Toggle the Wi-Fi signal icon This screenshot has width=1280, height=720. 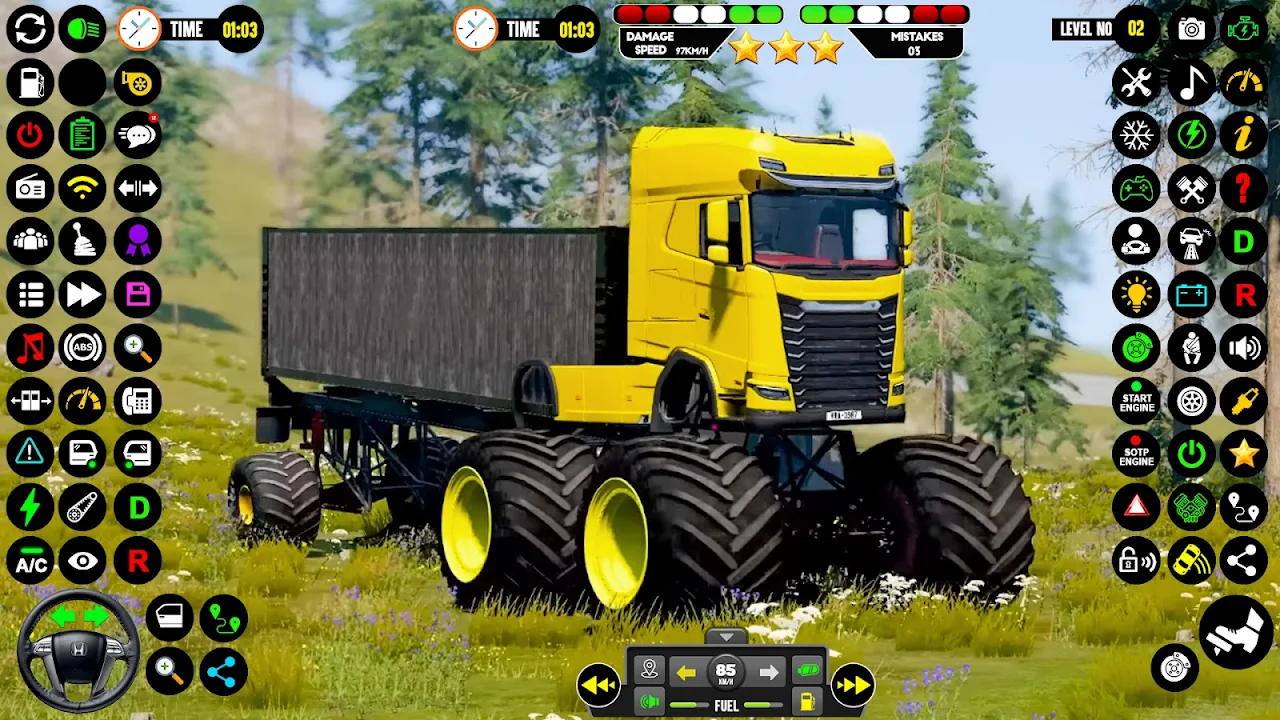click(x=83, y=187)
